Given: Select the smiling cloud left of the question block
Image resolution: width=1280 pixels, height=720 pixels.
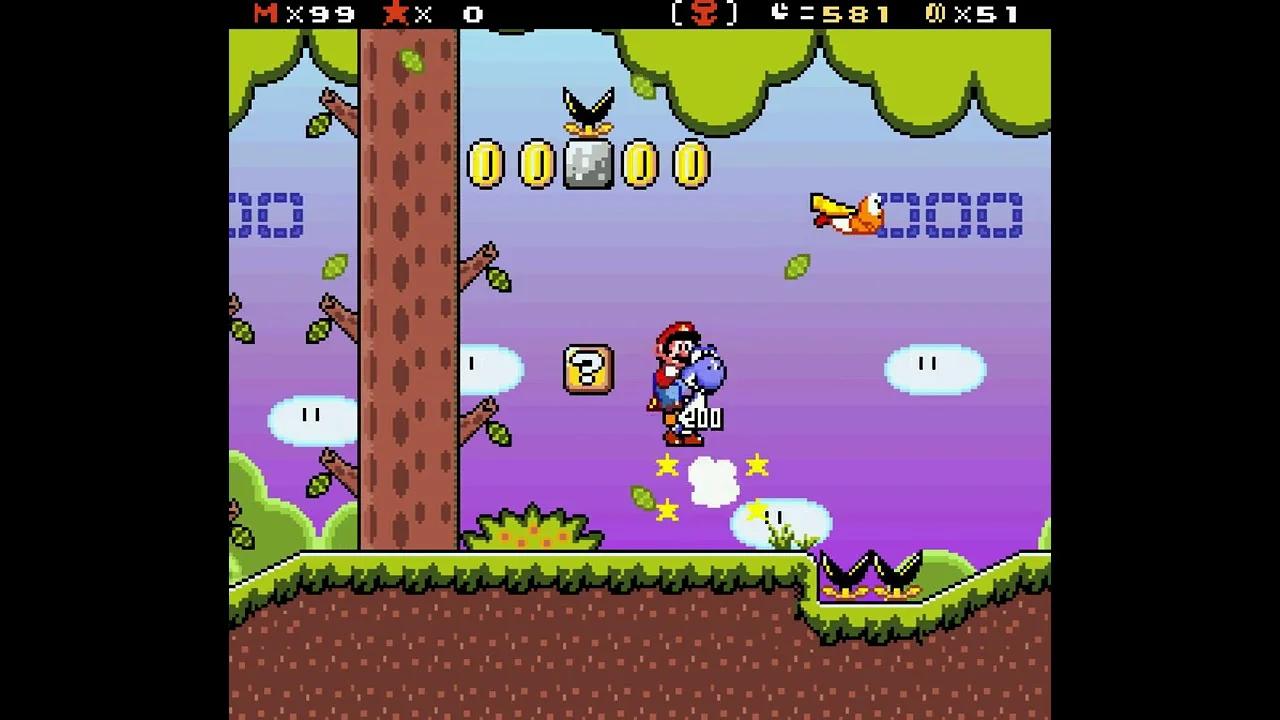Looking at the screenshot, I should point(490,369).
